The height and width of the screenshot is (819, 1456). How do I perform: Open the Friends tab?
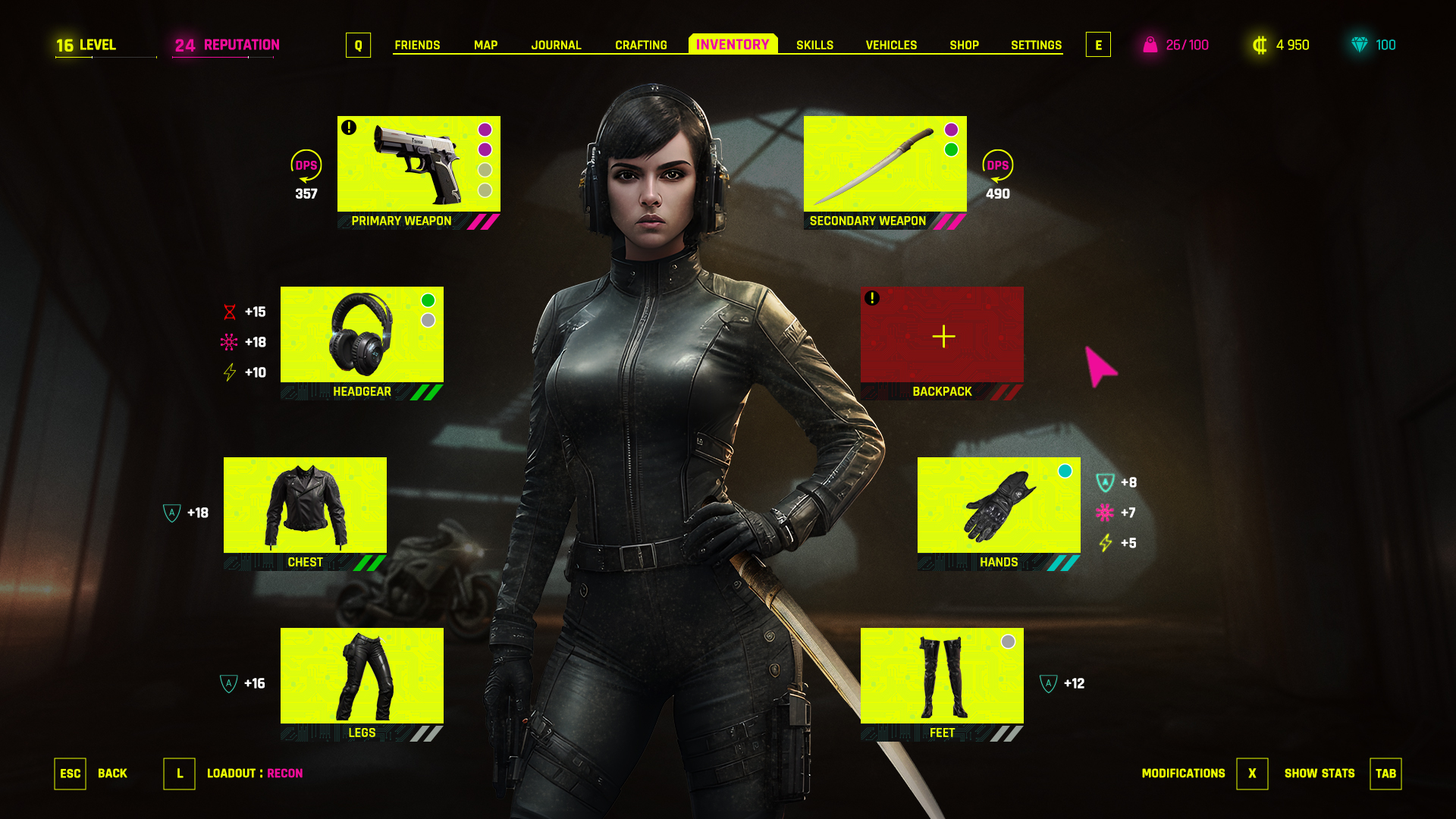(417, 45)
